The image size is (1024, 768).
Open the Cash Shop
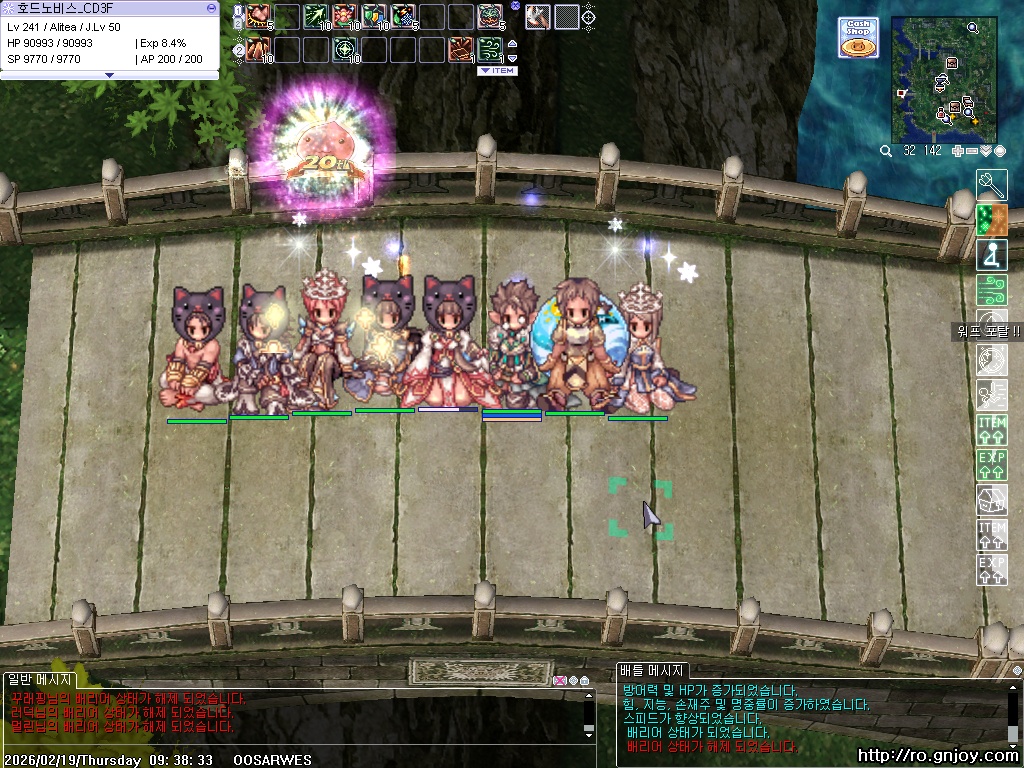click(858, 37)
